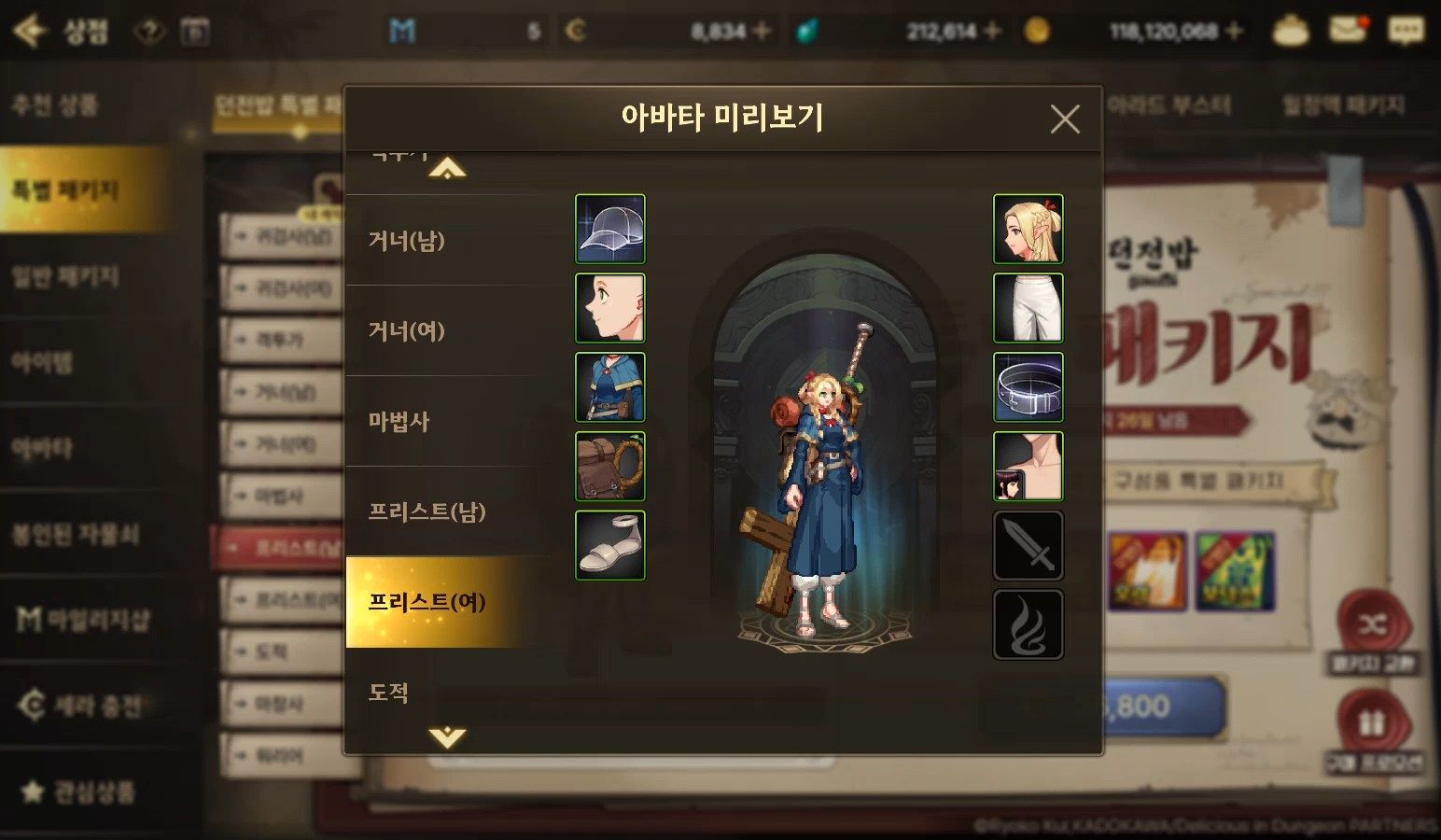Select the 거너(남) class entry

pos(448,241)
